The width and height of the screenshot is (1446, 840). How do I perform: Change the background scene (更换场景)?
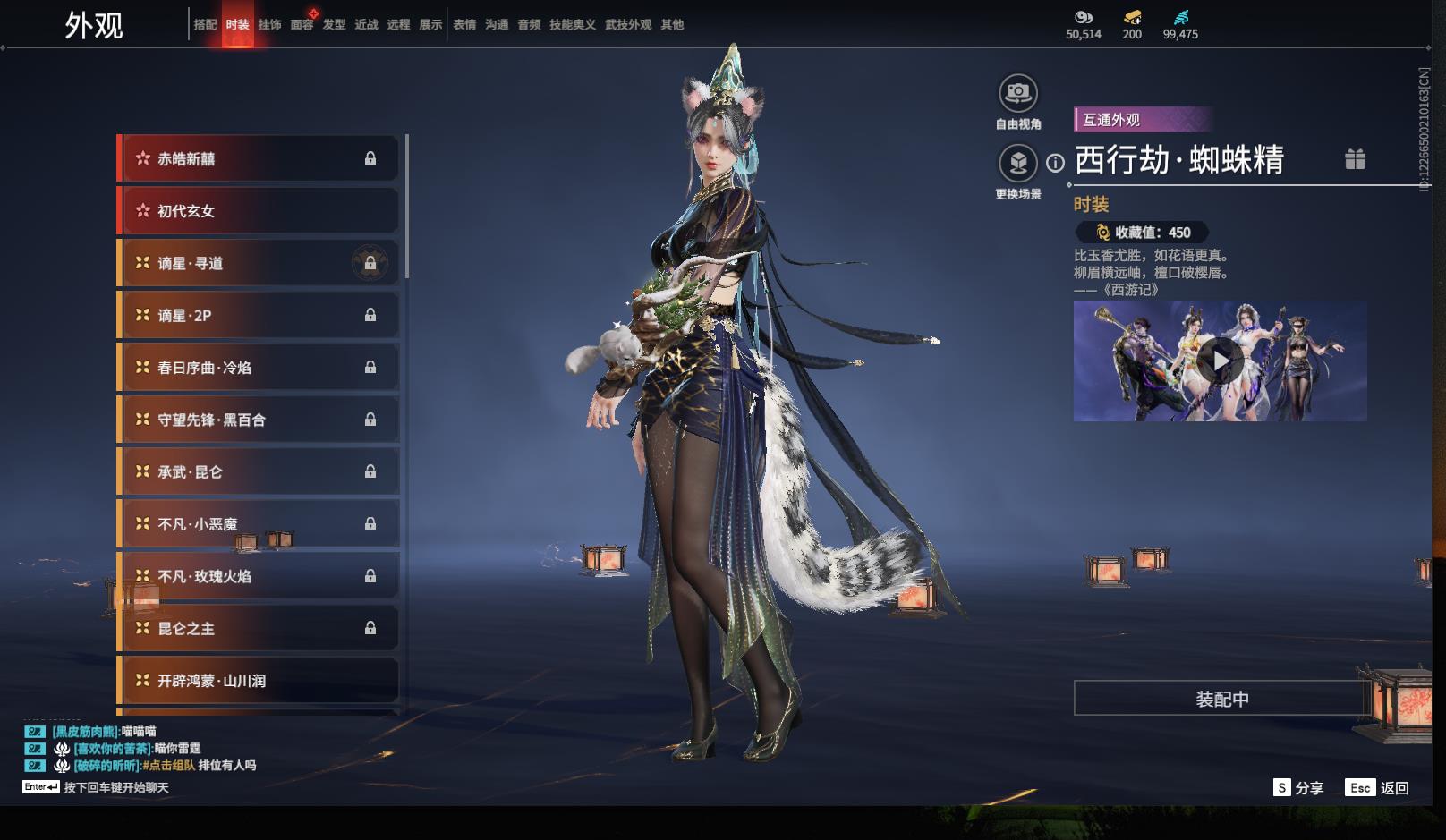[1017, 163]
